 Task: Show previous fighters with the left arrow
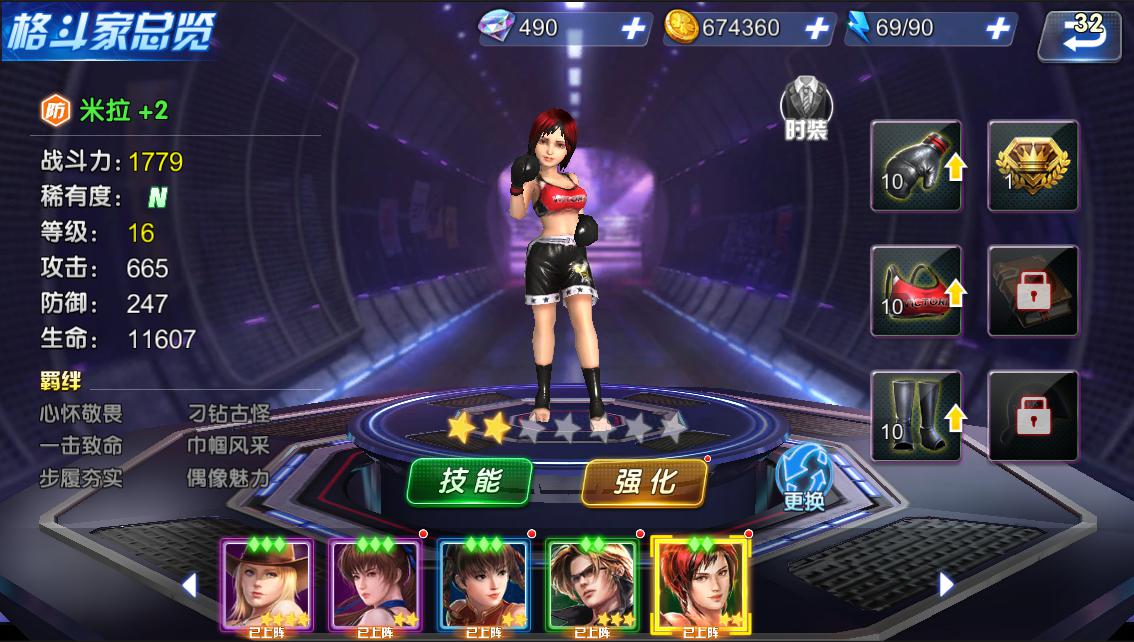[x=189, y=584]
